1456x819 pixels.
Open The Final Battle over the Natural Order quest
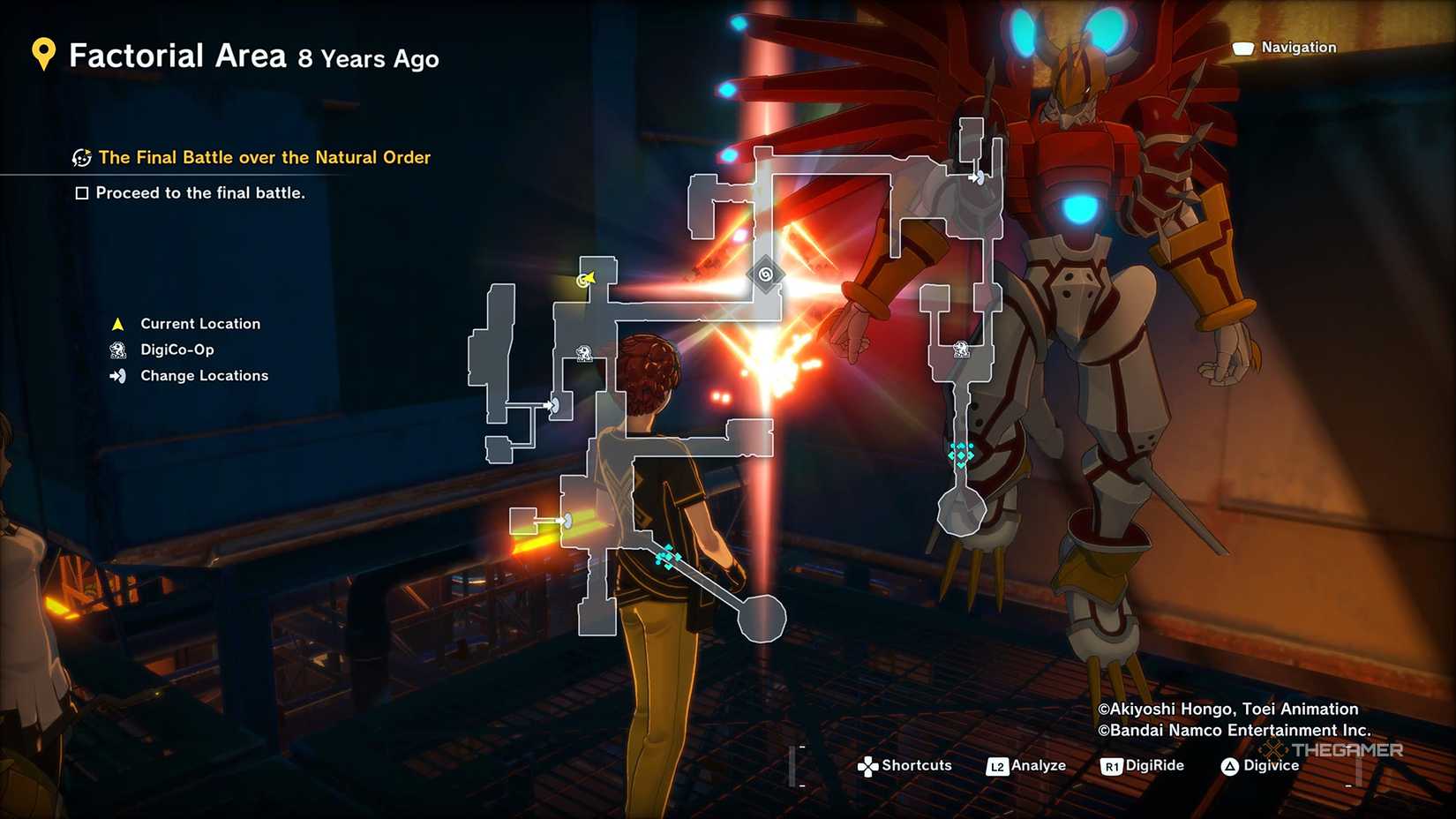tap(264, 157)
